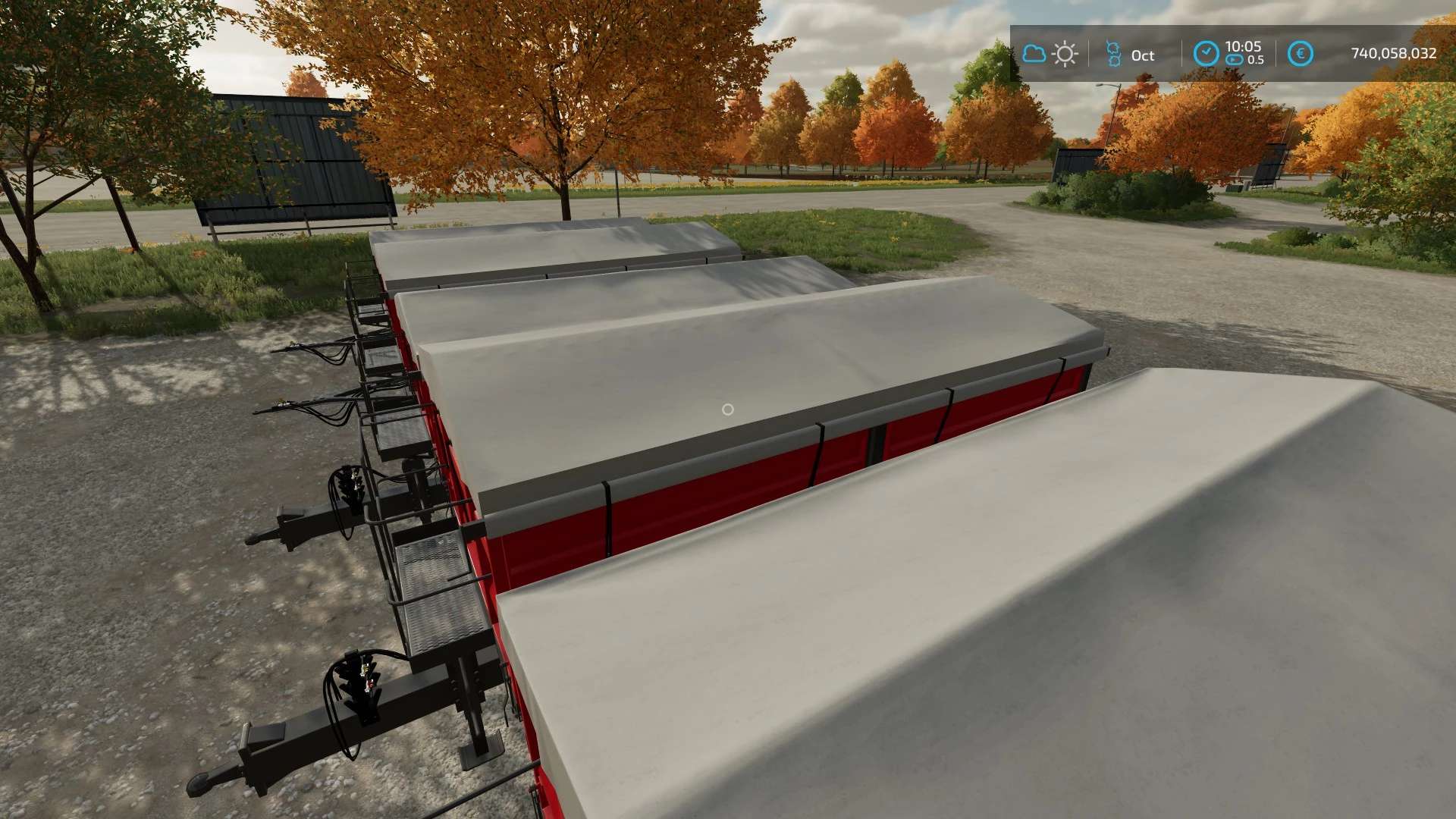The height and width of the screenshot is (819, 1456).
Task: Click the sun weather icon
Action: 1065,54
